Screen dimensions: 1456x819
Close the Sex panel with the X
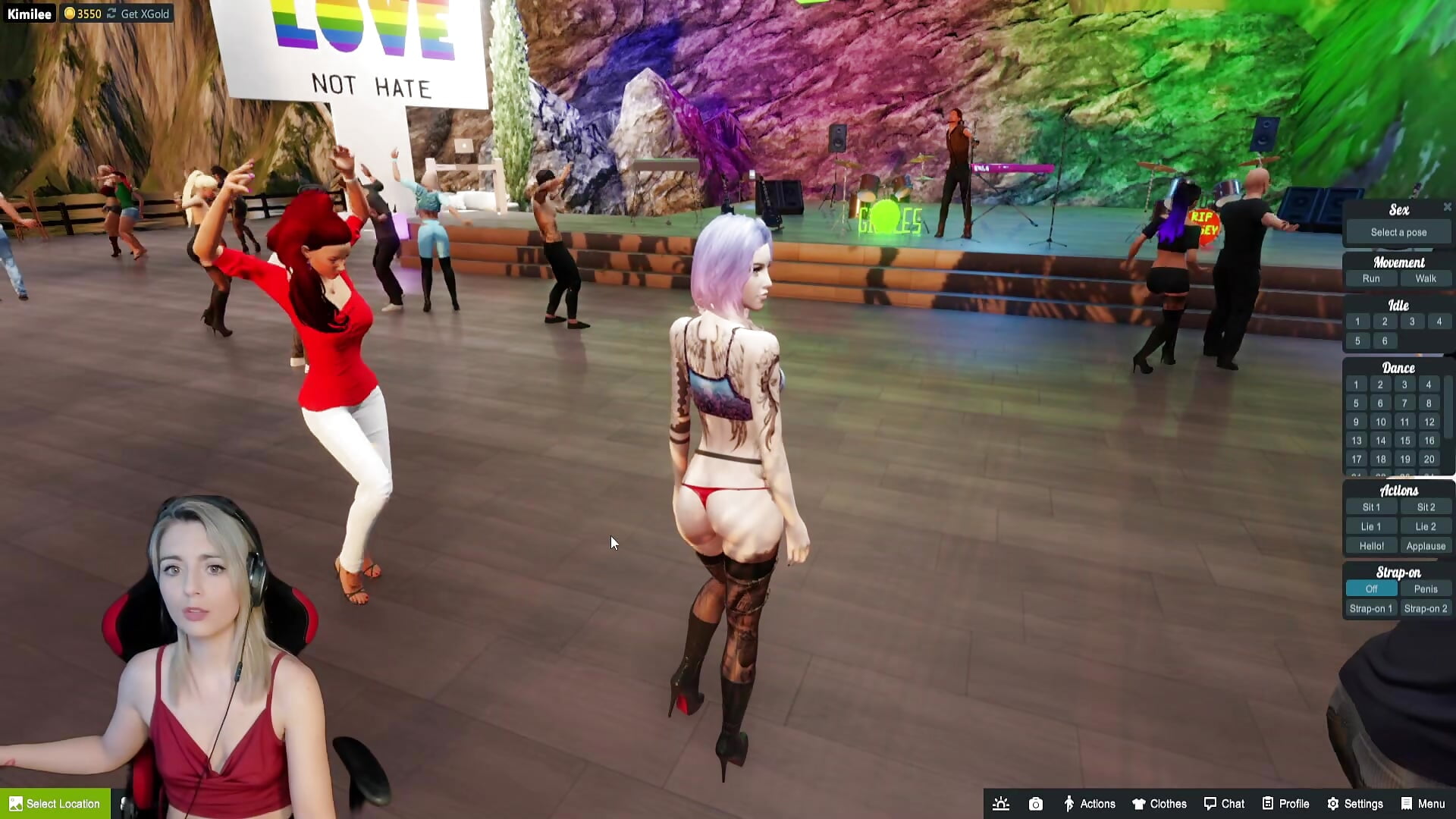point(1448,207)
